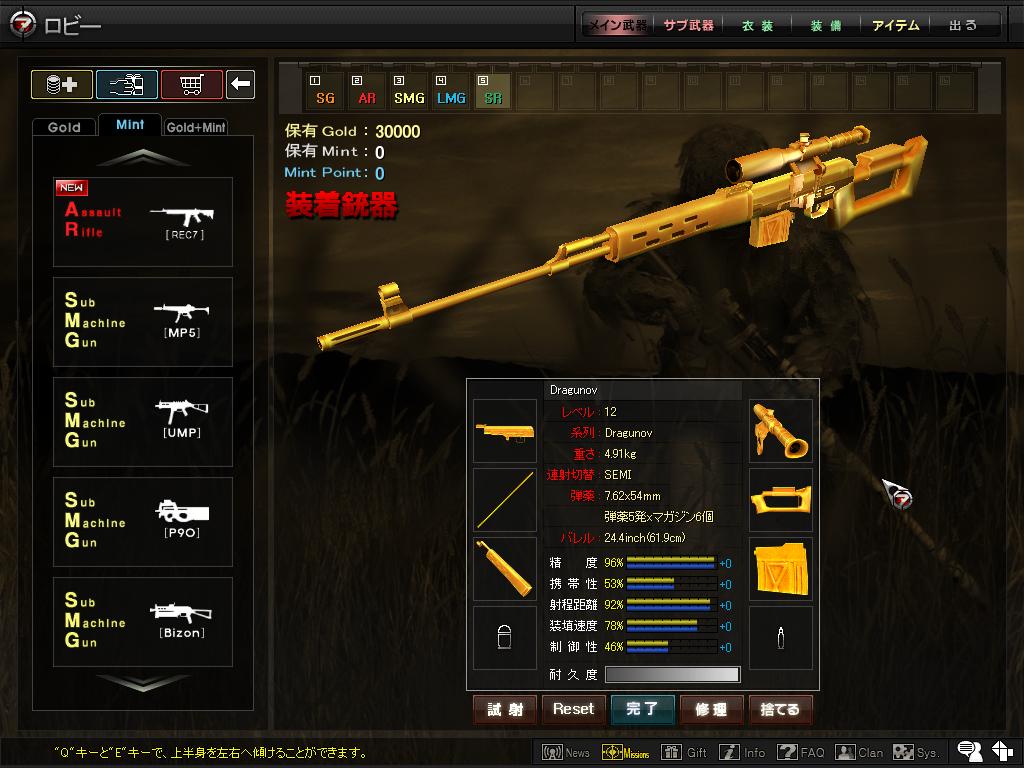Confirm with the 完了 button
The height and width of the screenshot is (768, 1024).
tap(642, 709)
